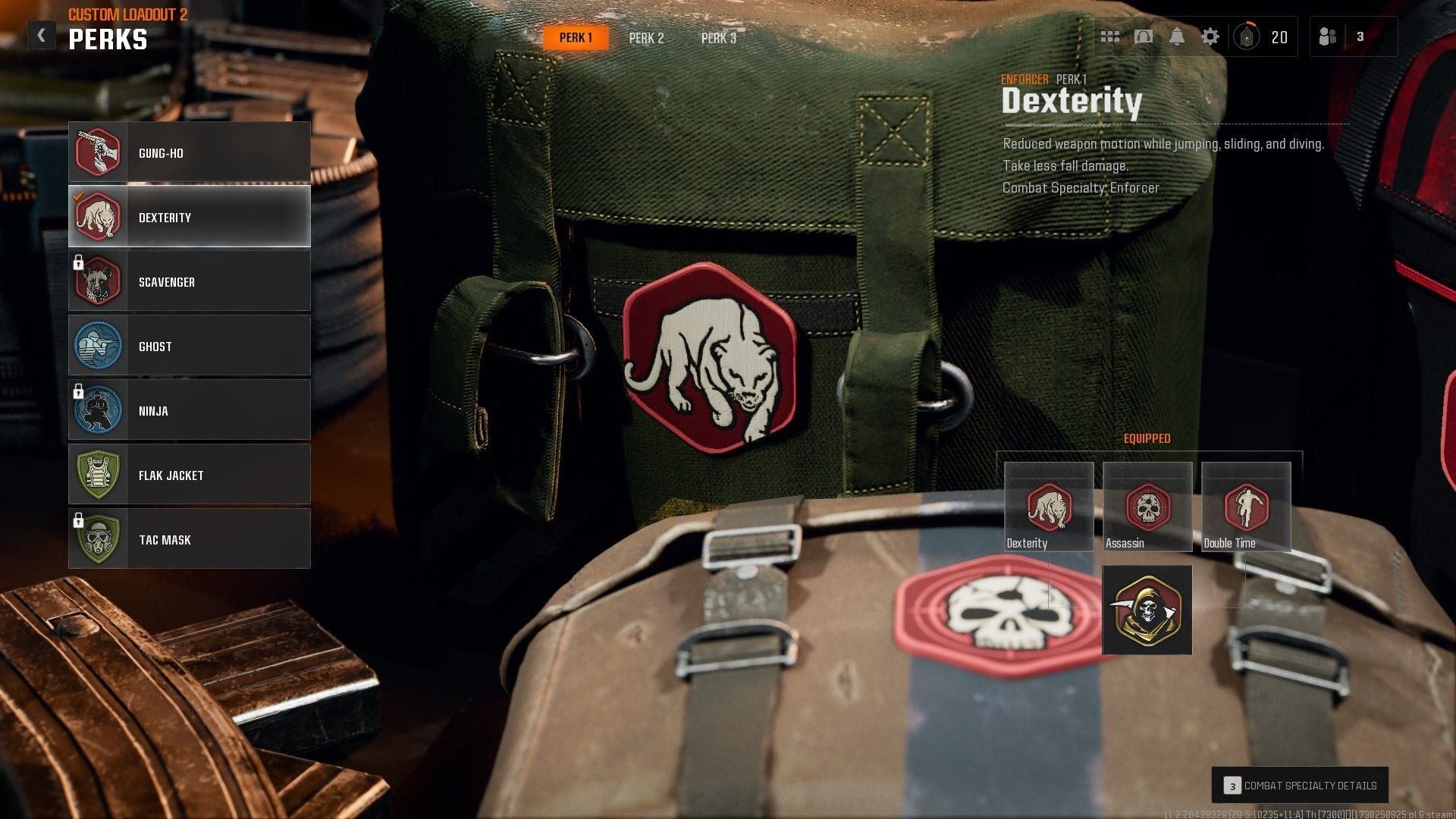Open the social grid icon in top bar
The image size is (1456, 819).
[1109, 36]
